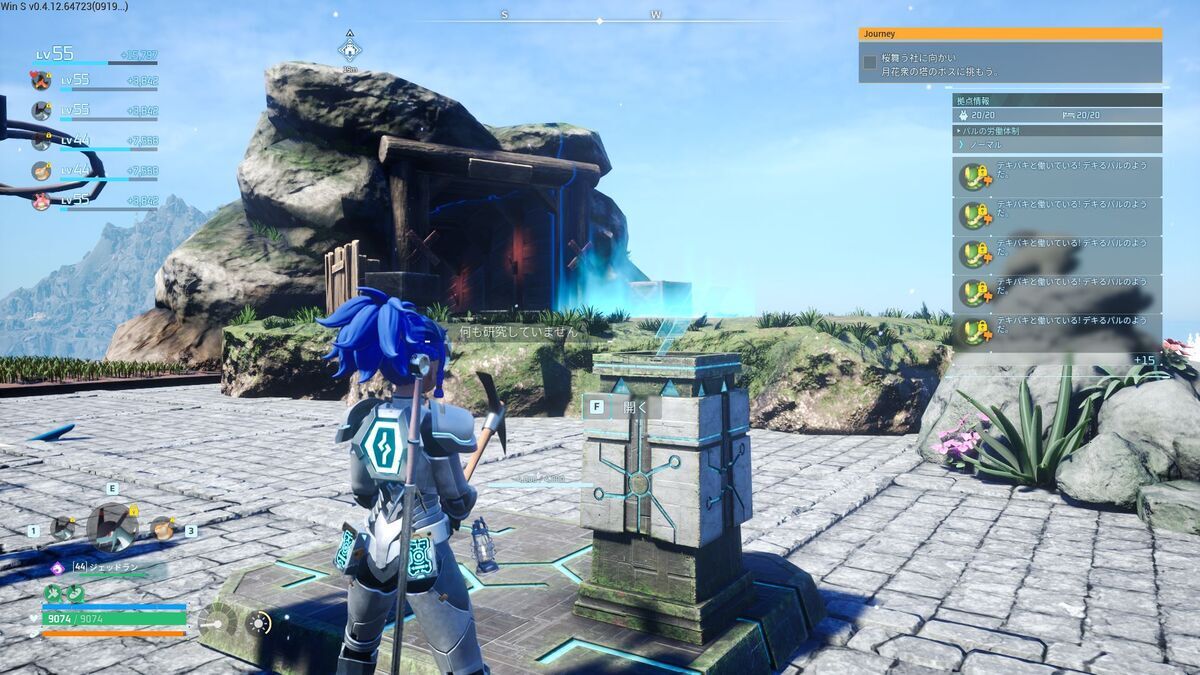Click the green hammer work status icon
The width and height of the screenshot is (1200, 675).
coord(54,594)
